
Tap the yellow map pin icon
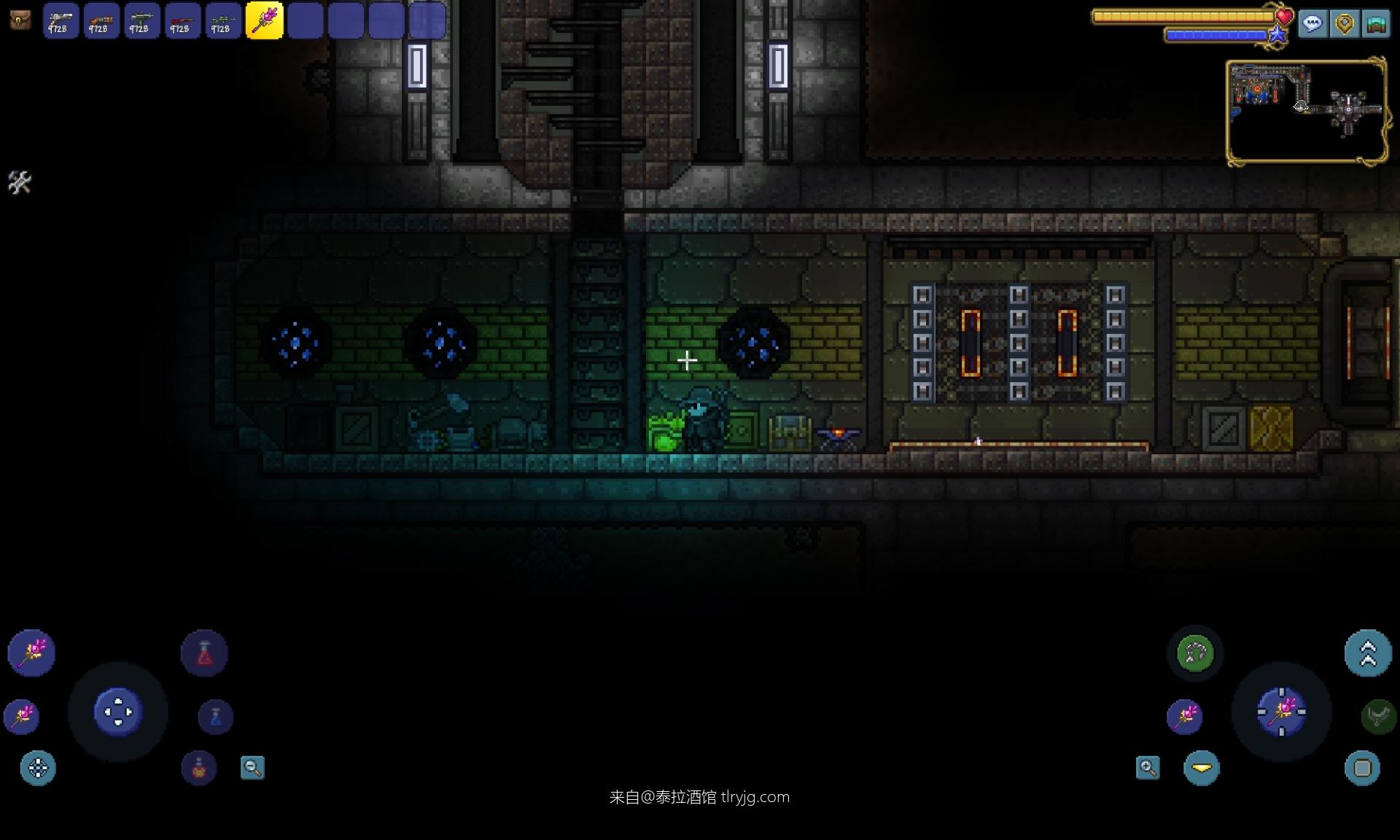[x=1345, y=24]
